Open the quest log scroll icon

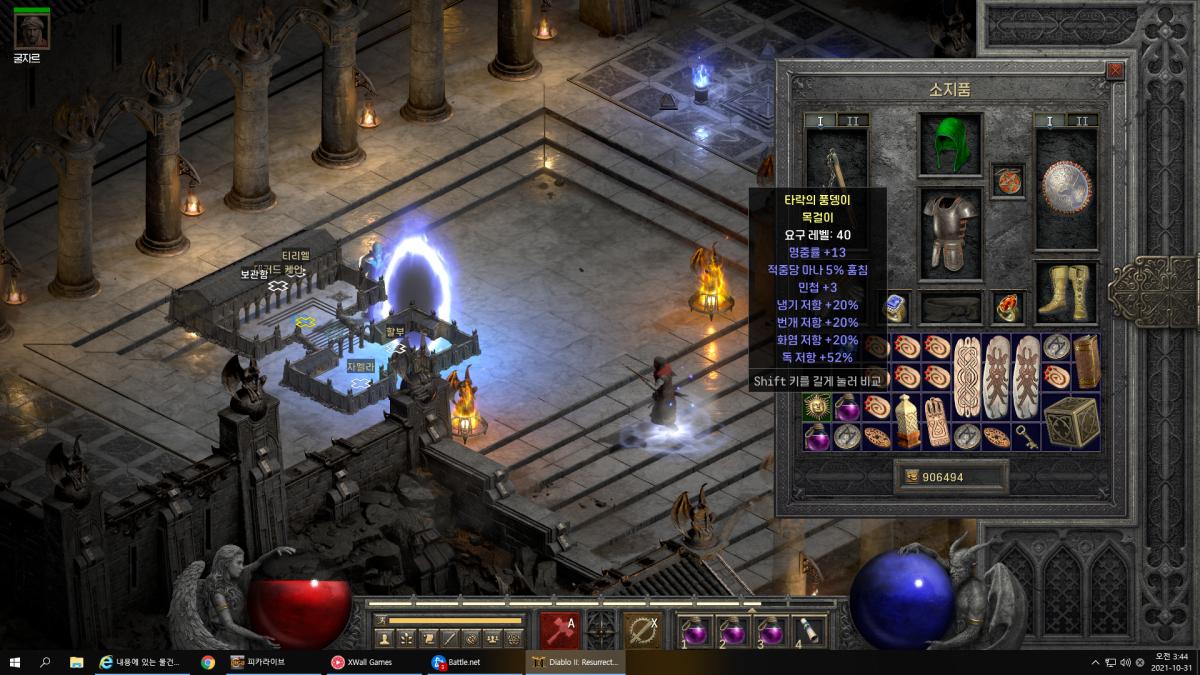pyautogui.click(x=428, y=637)
